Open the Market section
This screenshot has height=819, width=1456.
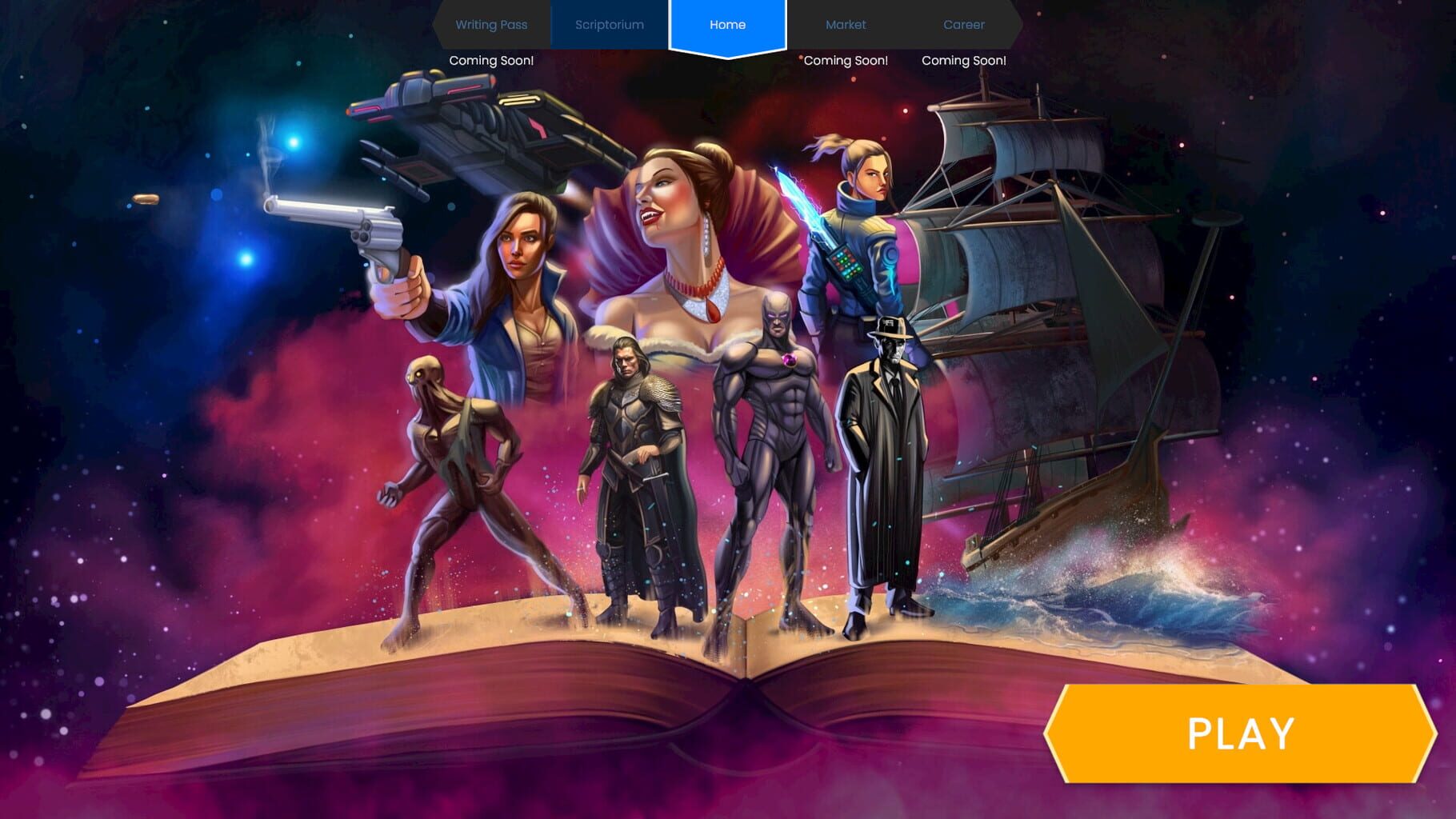coord(846,25)
